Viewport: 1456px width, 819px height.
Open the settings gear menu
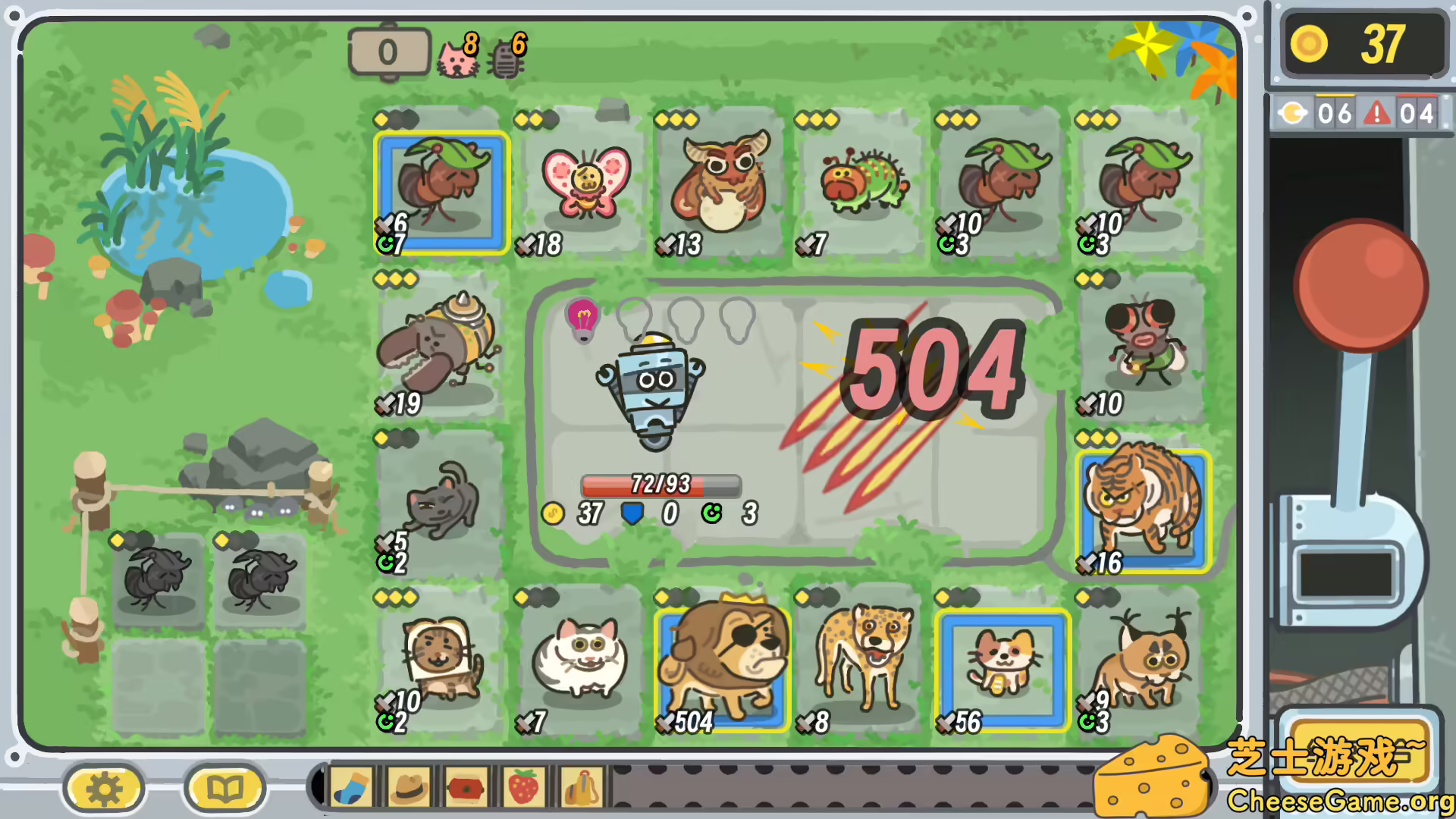point(102,787)
